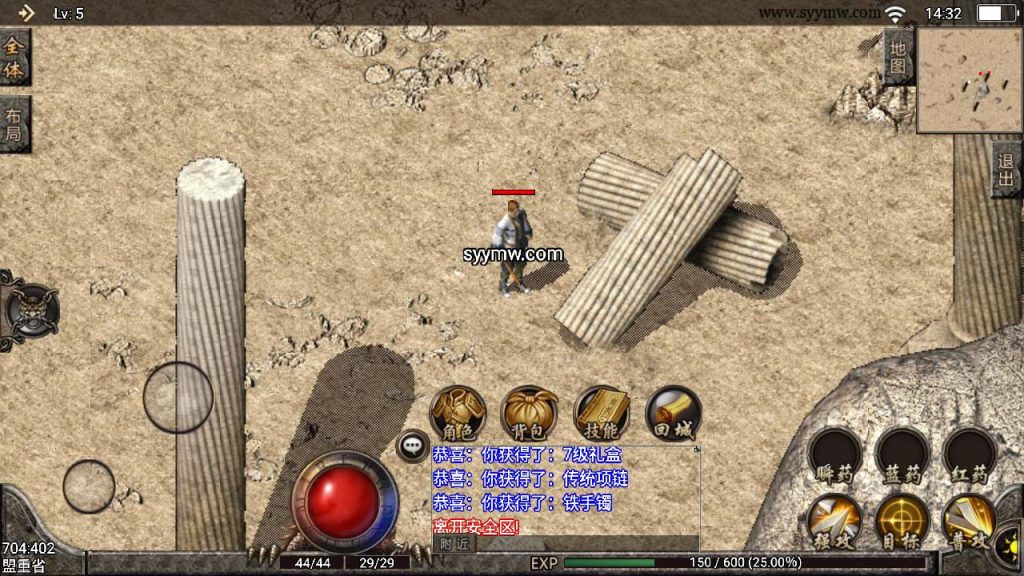The height and width of the screenshot is (576, 1024).
Task: Open the 背包 backpack inventory
Action: click(530, 412)
